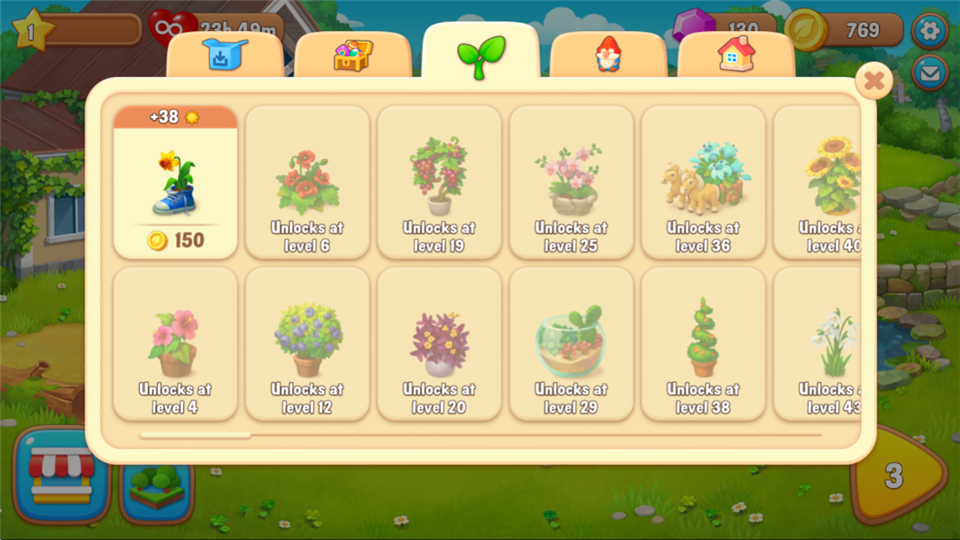Switch to the garden gnome tab
Viewport: 960px width, 540px height.
point(608,55)
